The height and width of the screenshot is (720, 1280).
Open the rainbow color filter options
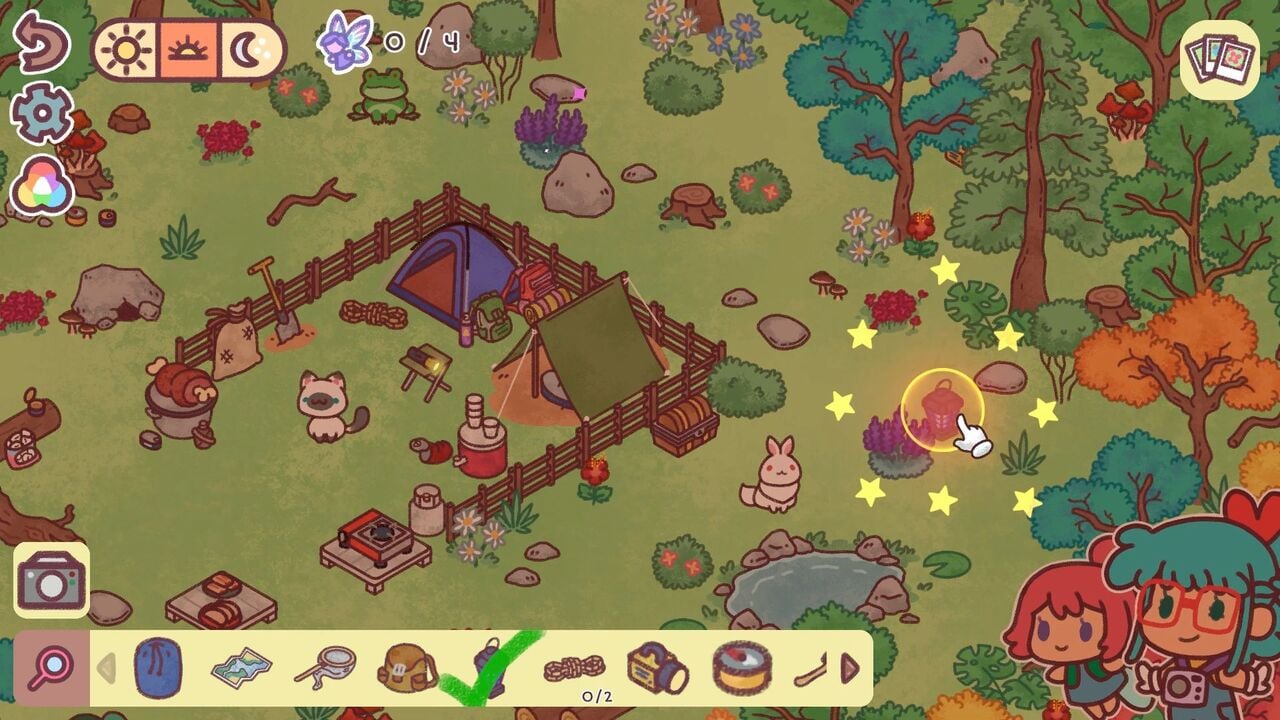pyautogui.click(x=41, y=186)
